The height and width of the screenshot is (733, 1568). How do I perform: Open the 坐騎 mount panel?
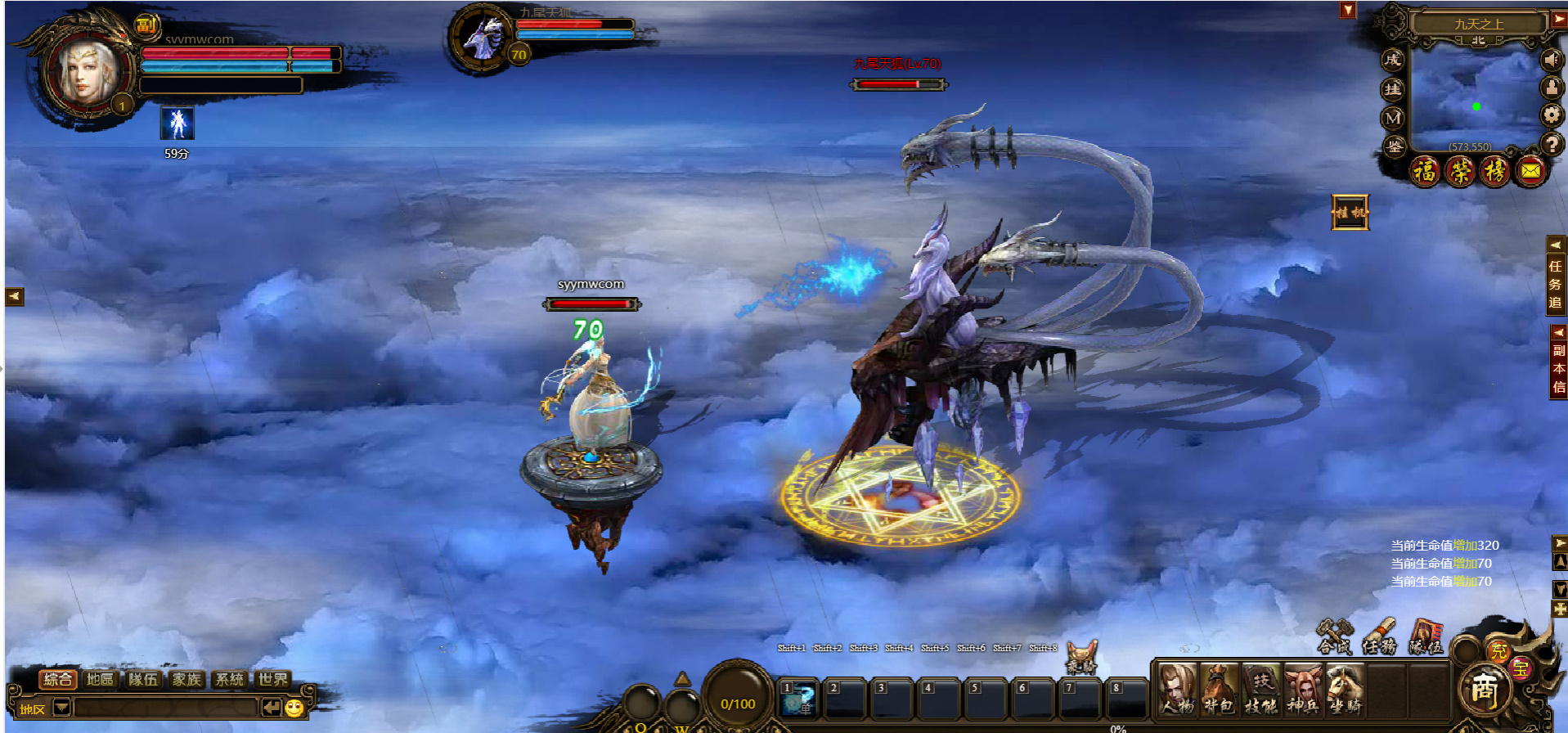1345,689
